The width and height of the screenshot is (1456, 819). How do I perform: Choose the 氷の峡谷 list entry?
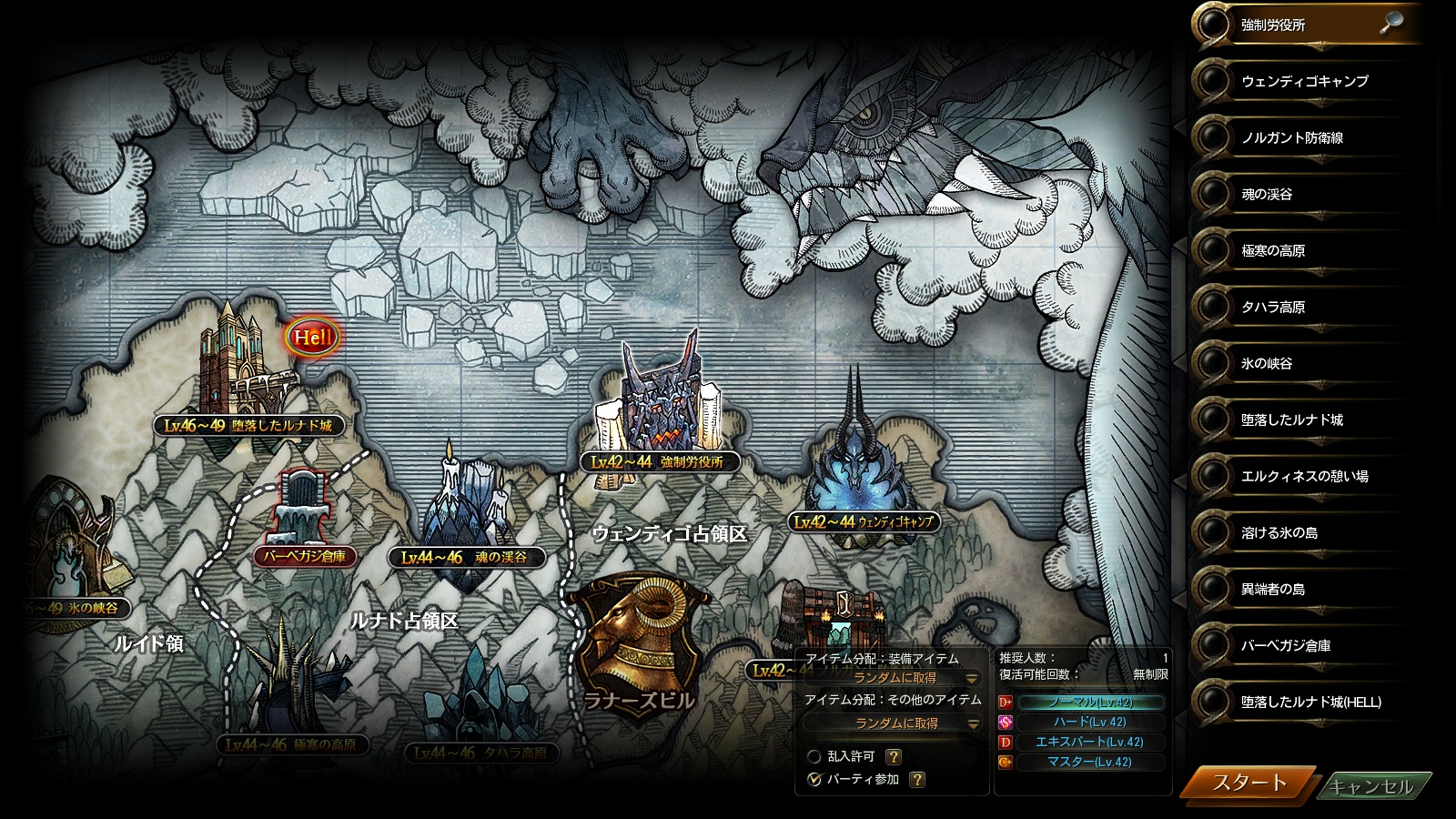click(1267, 364)
